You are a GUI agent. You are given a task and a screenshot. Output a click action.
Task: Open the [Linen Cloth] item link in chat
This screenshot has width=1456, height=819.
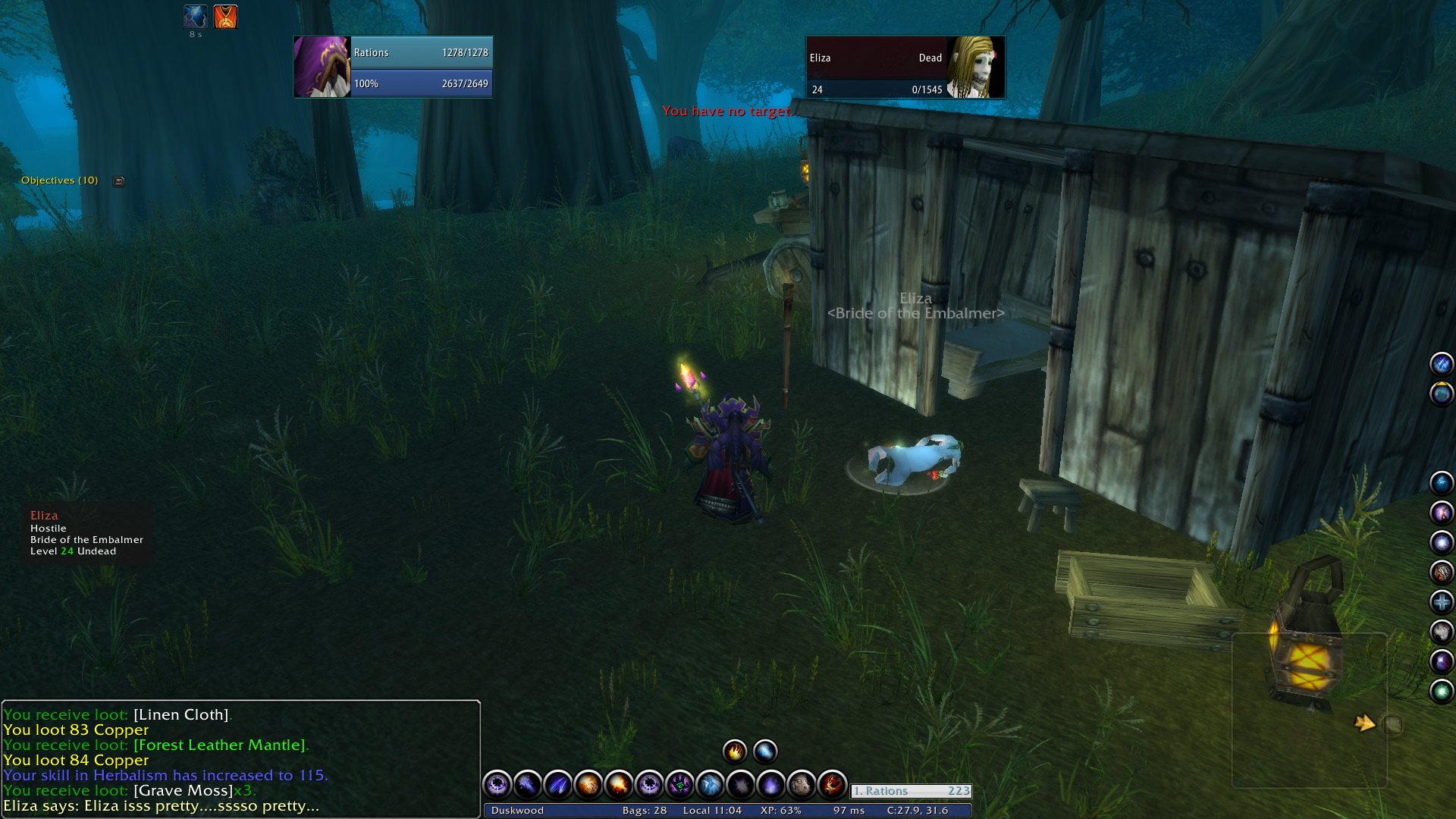pyautogui.click(x=181, y=715)
